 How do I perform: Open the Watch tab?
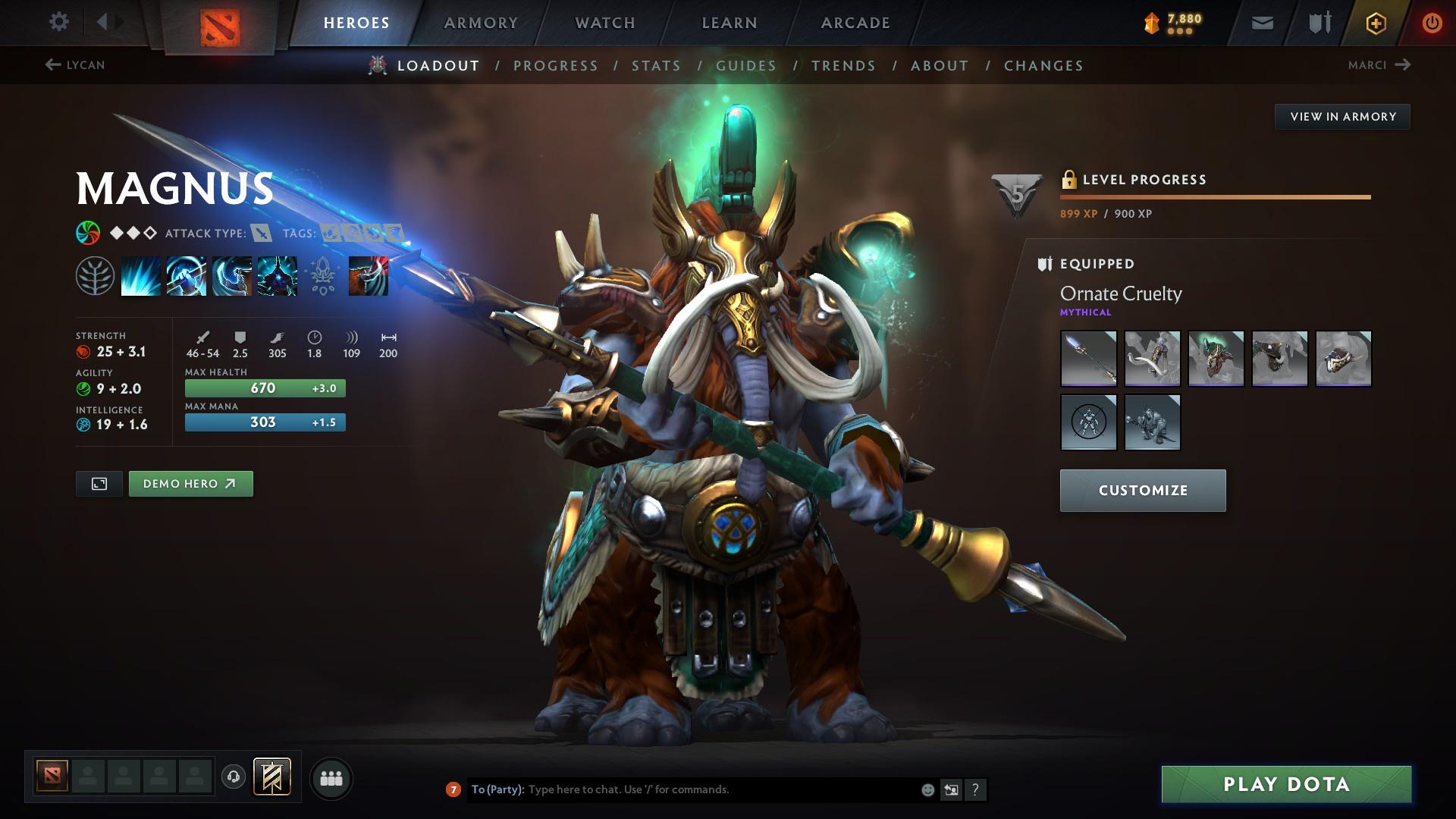pyautogui.click(x=605, y=23)
